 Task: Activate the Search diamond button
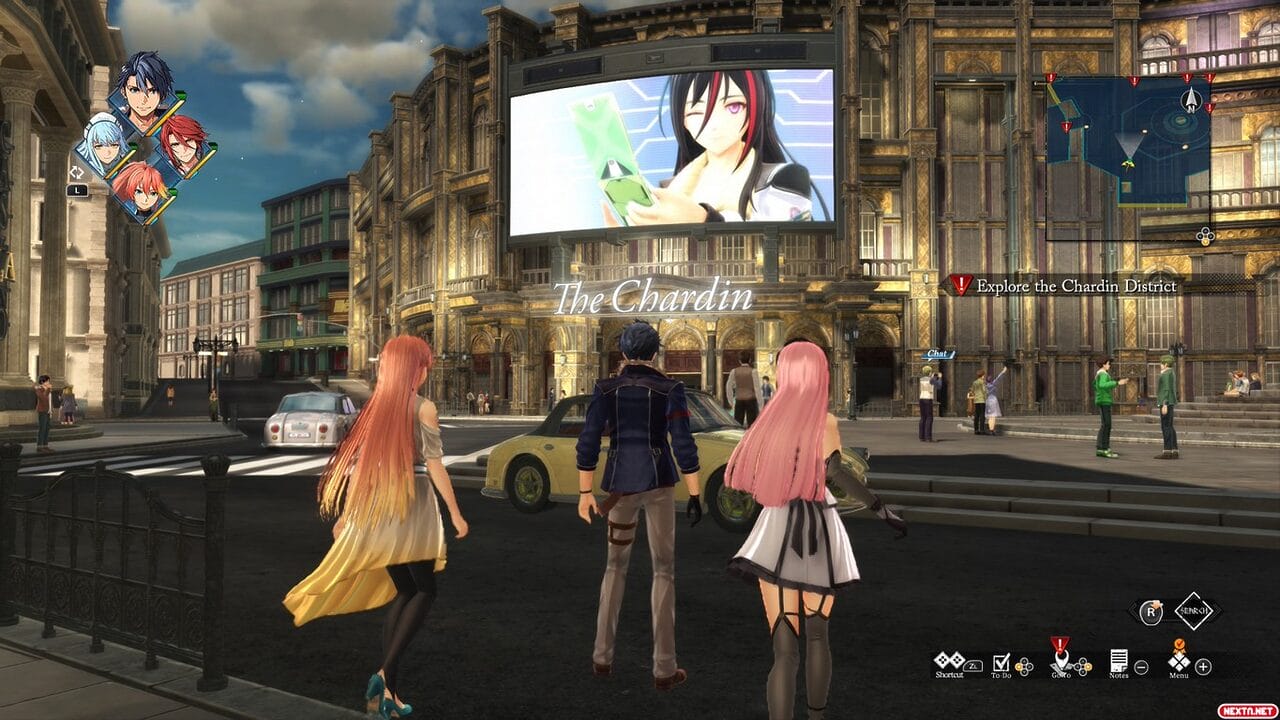point(1193,610)
